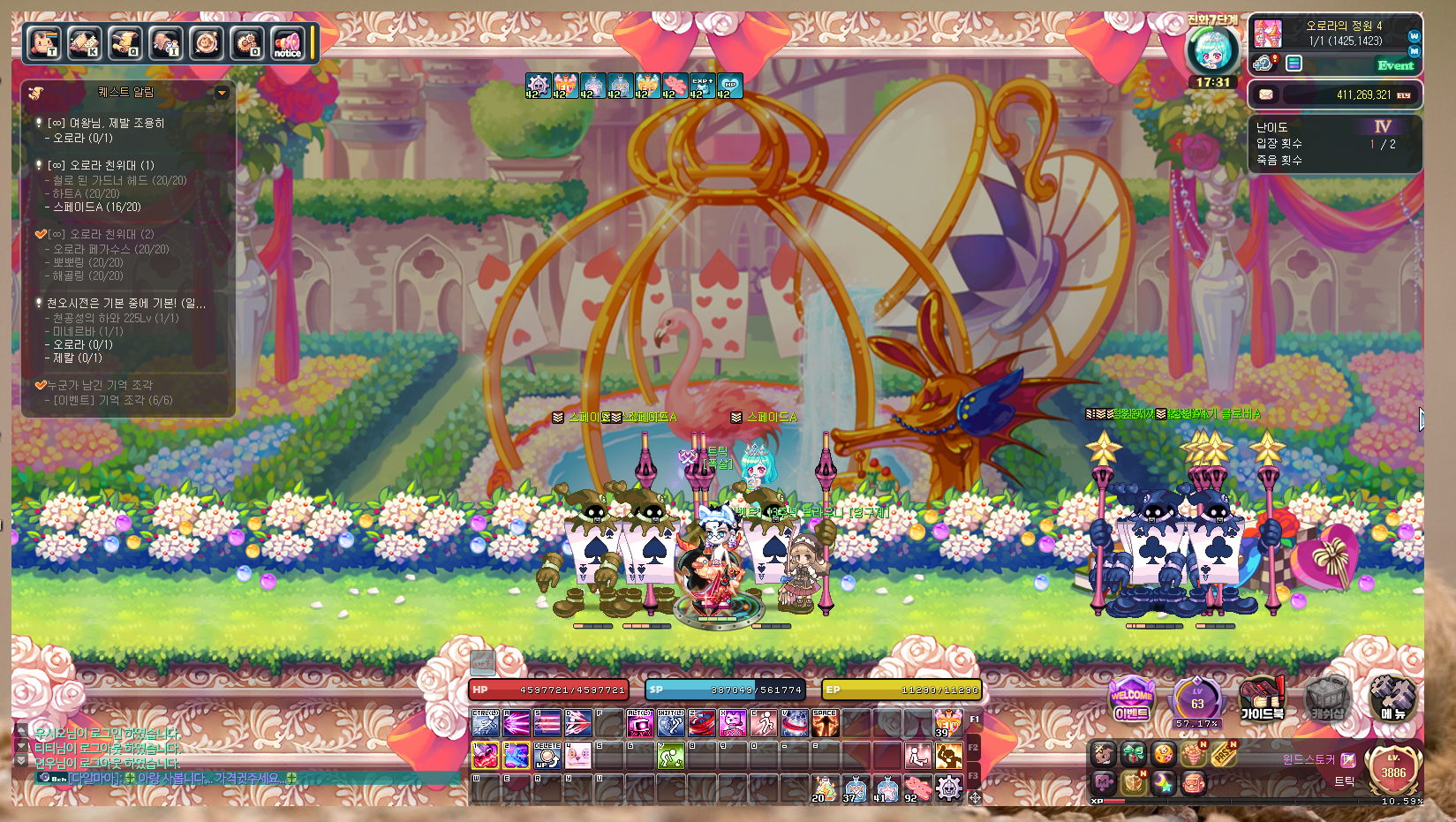Open the main menu (메뉴) gear button
The width and height of the screenshot is (1456, 822).
point(1392,700)
